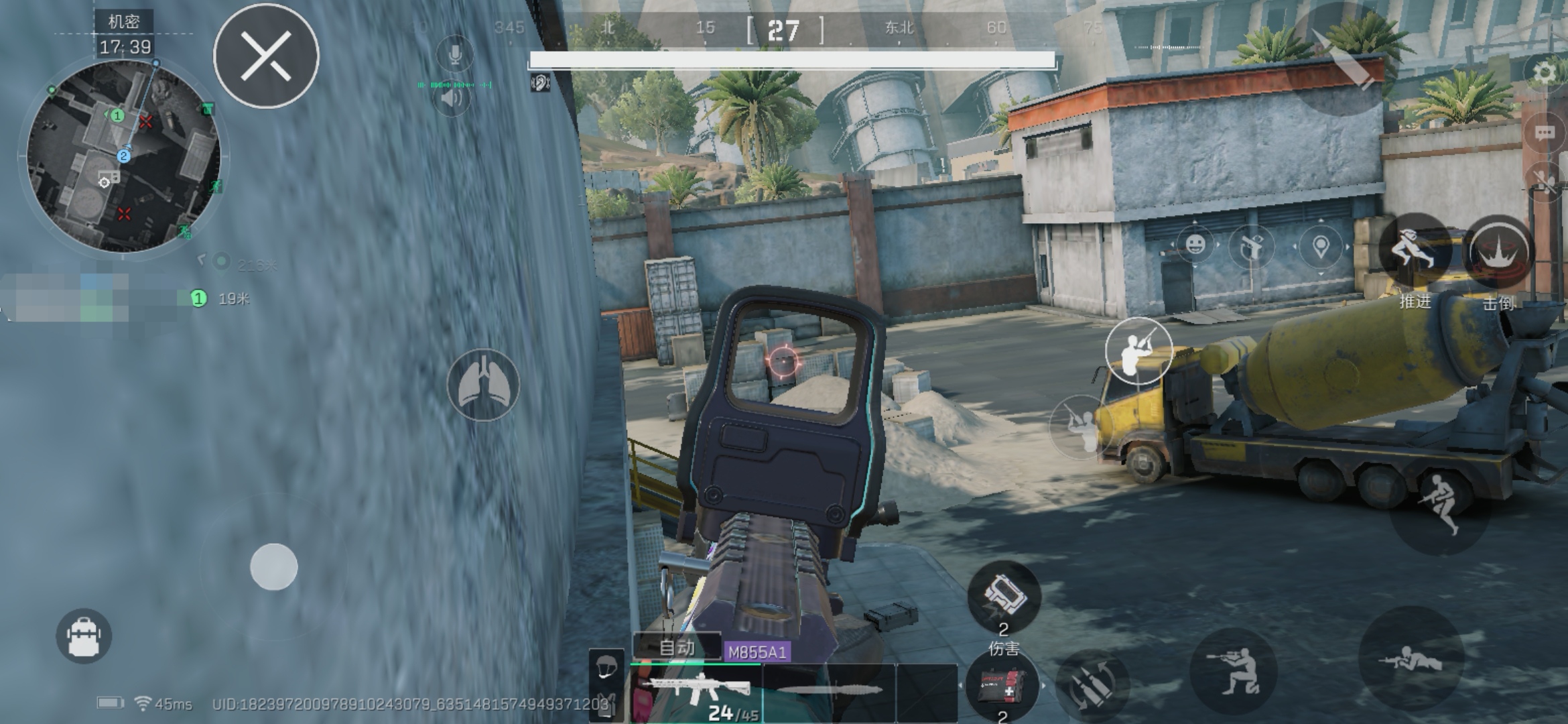
Task: Activate the 击倒 skill button
Action: [1500, 253]
